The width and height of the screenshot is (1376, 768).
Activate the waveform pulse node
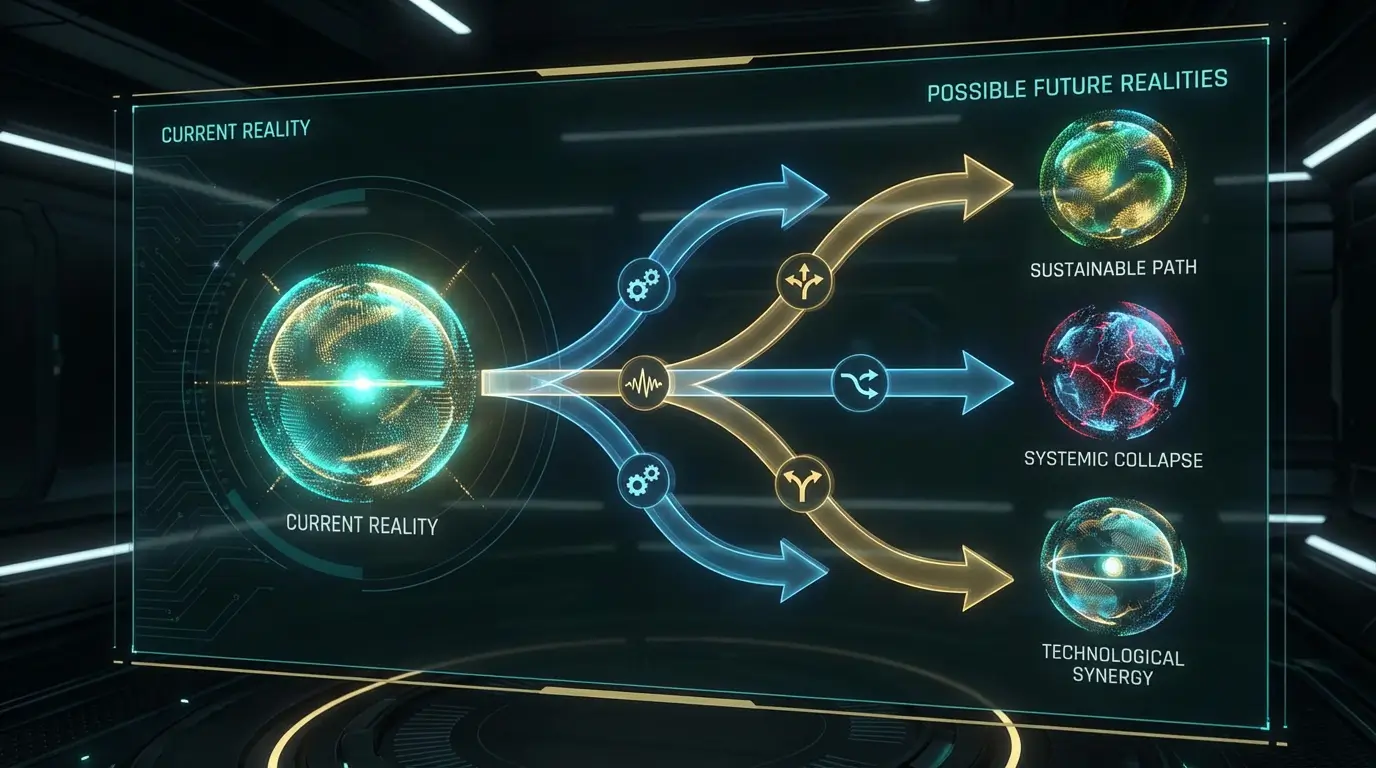(643, 382)
